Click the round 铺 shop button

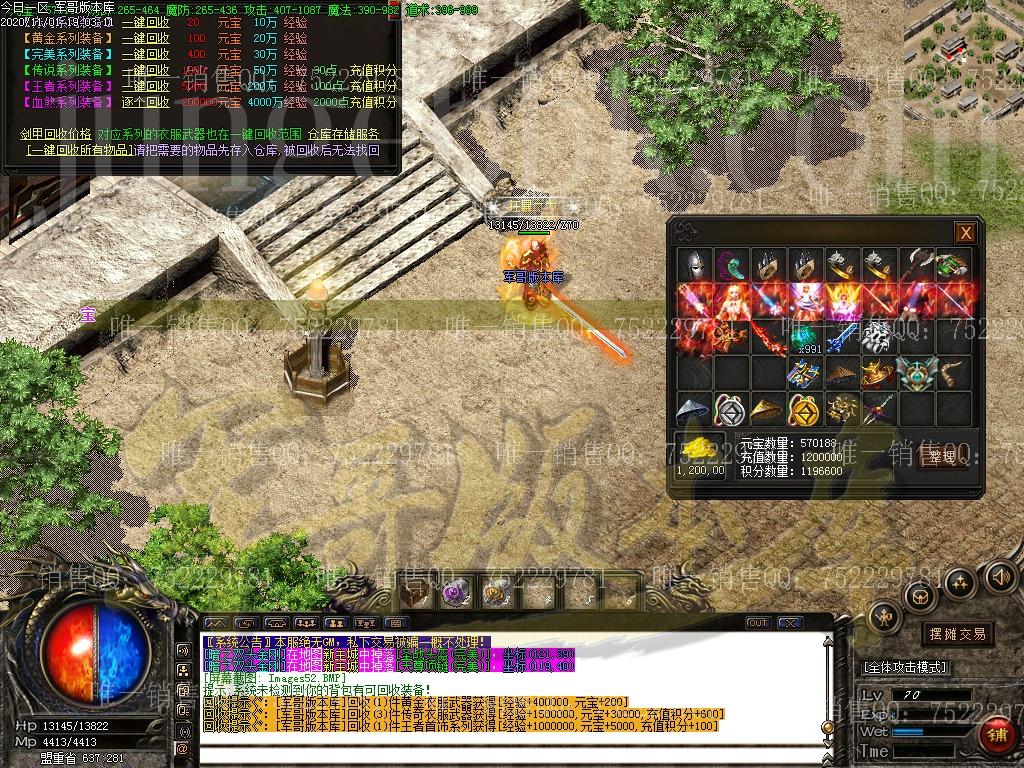(994, 738)
